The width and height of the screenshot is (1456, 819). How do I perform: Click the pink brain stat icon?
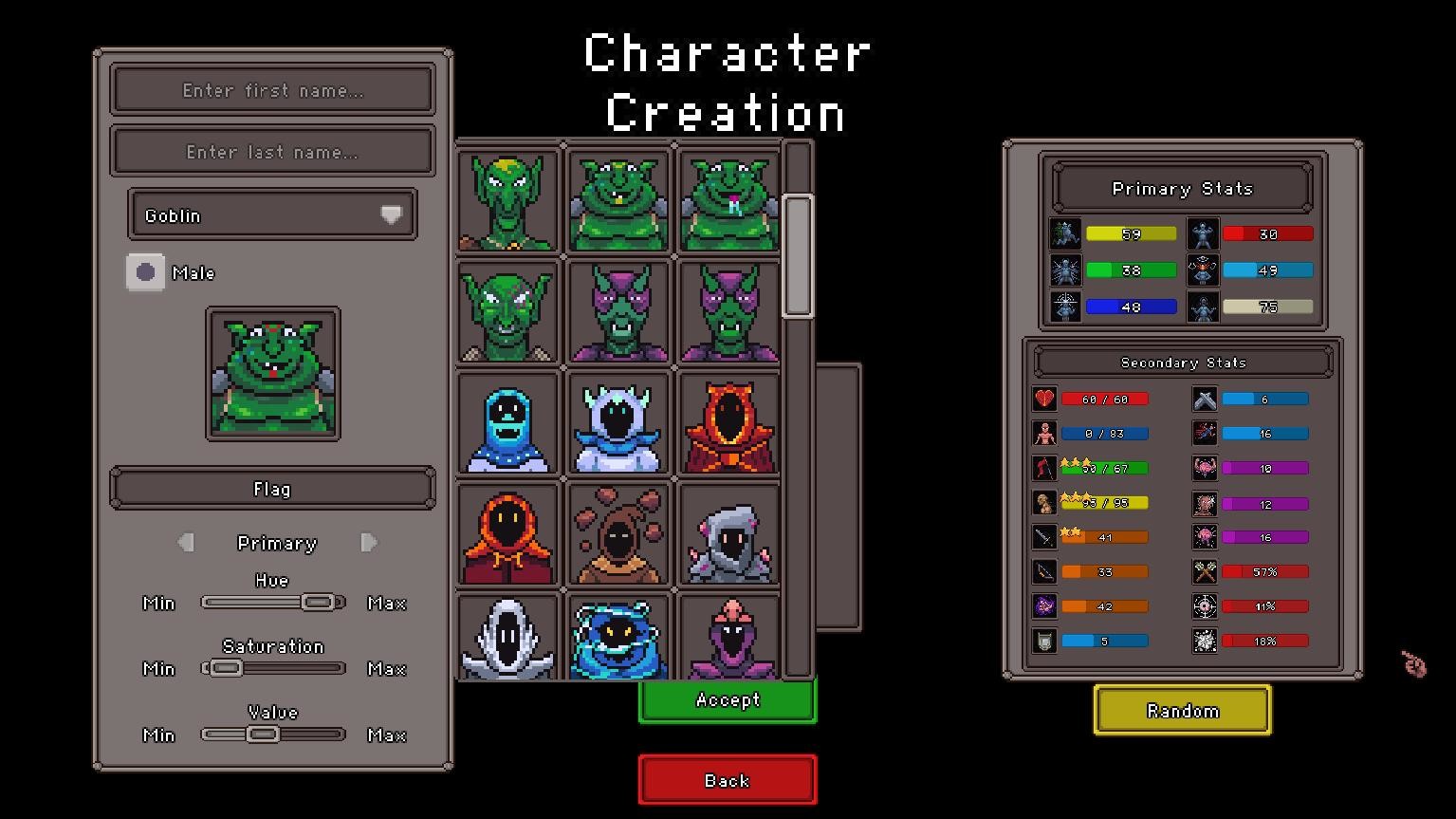[x=1206, y=536]
